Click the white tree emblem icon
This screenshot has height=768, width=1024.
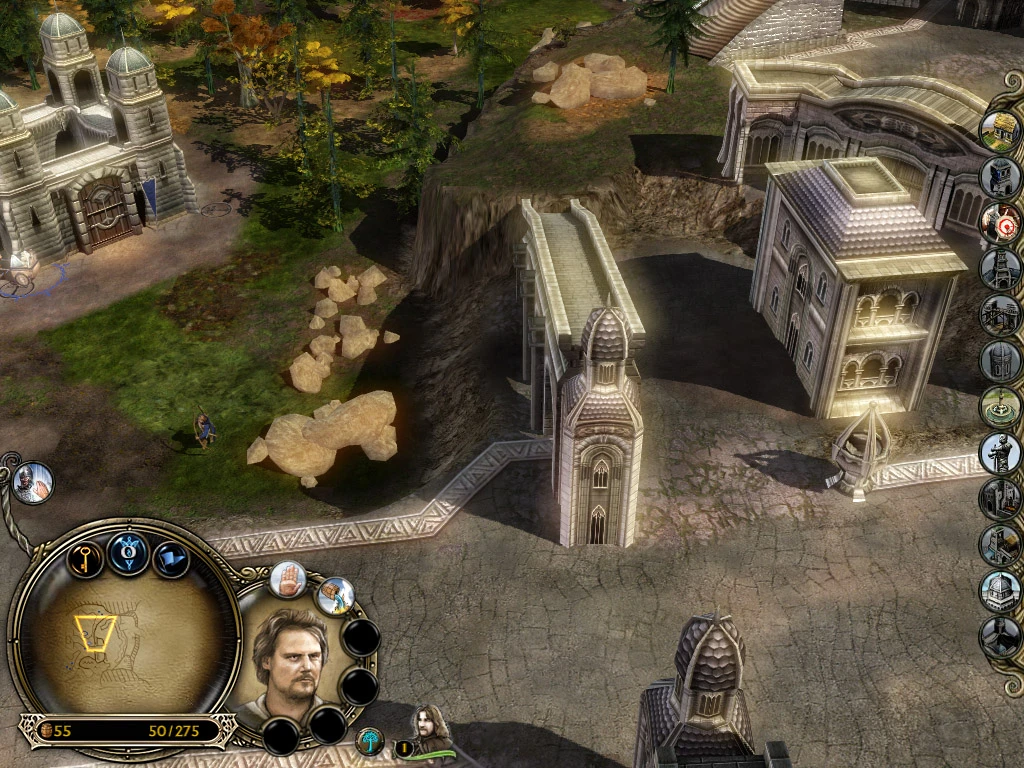click(x=370, y=741)
